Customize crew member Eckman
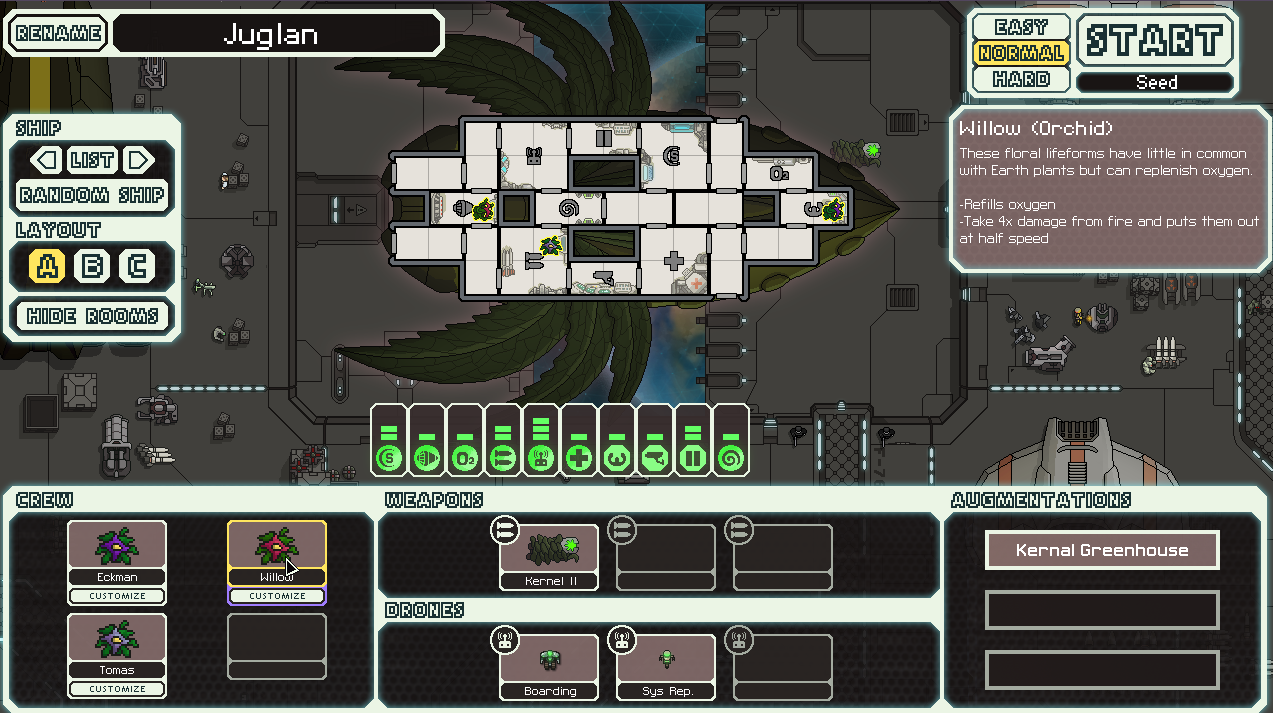Image resolution: width=1273 pixels, height=713 pixels. (117, 596)
